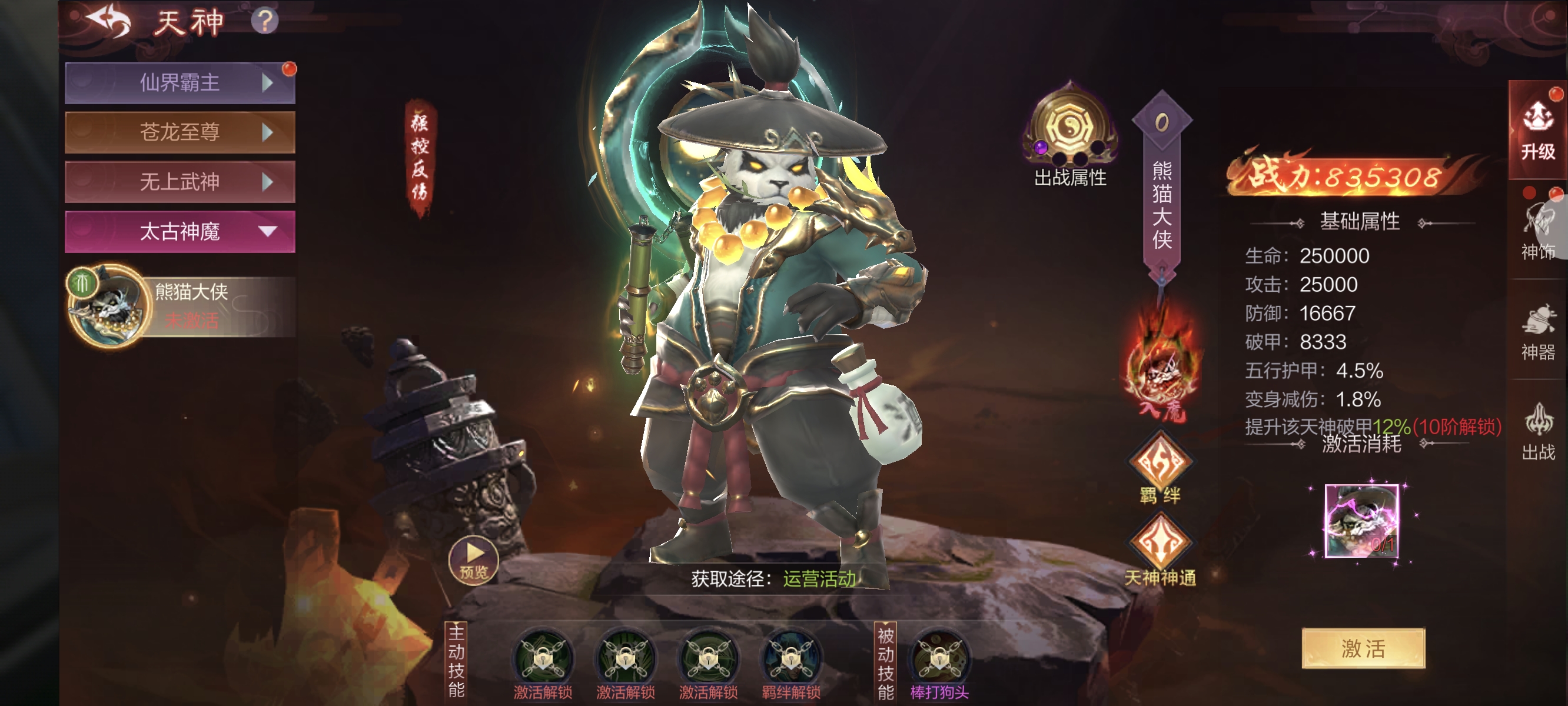1568x706 pixels.
Task: Click the 激活 activate button
Action: point(1363,648)
